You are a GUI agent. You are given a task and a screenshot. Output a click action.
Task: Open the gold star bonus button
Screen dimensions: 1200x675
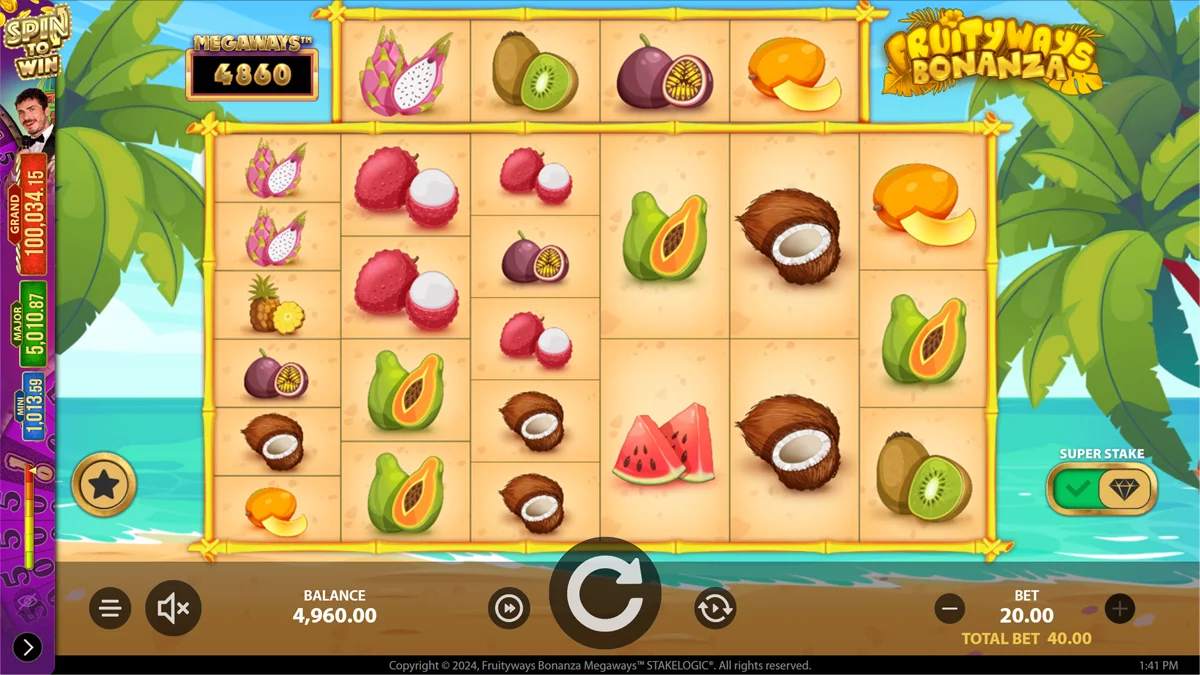click(104, 485)
